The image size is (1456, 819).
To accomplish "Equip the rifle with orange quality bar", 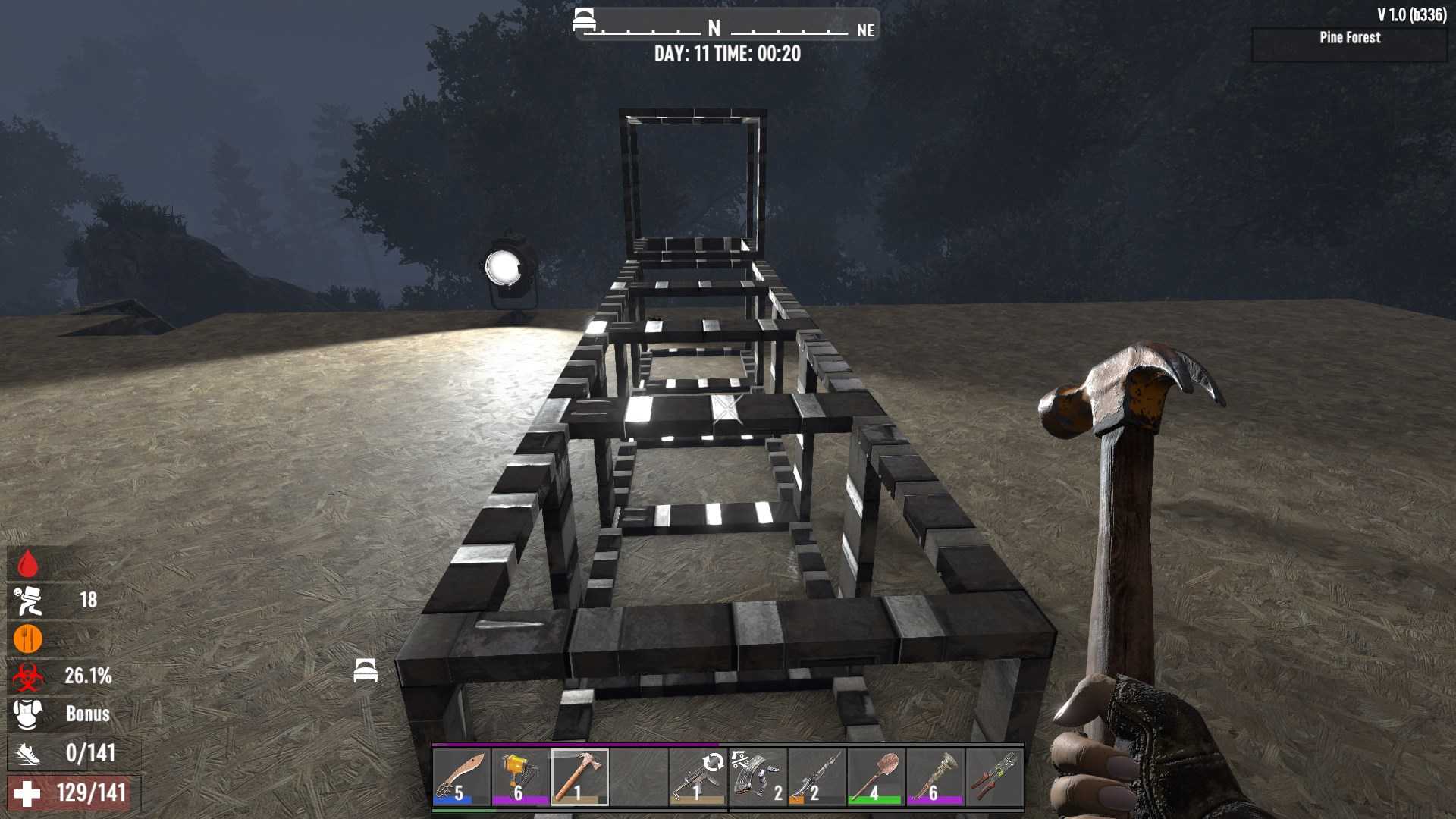I will tap(816, 777).
